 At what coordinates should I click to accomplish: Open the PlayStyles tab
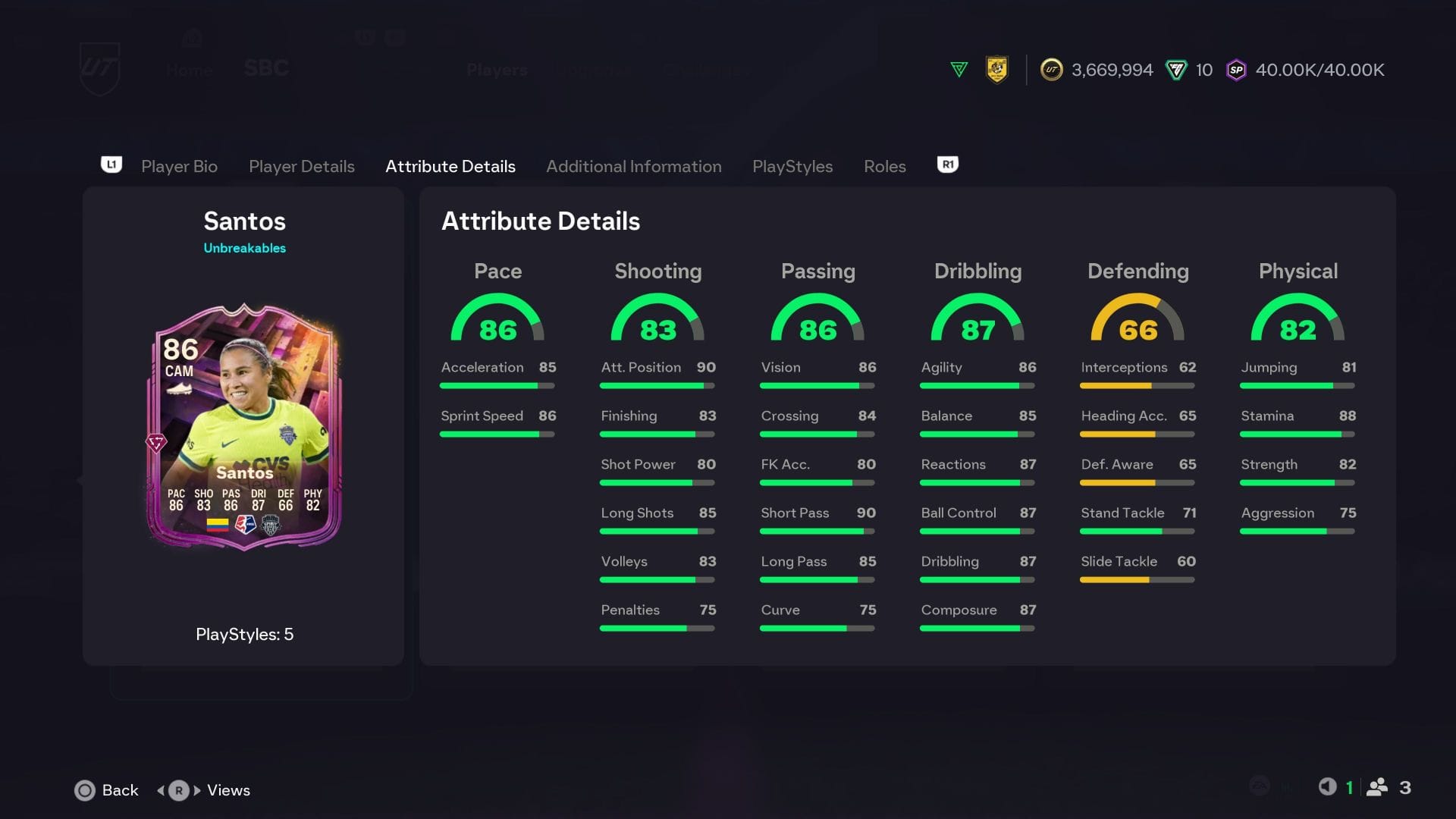pos(792,166)
